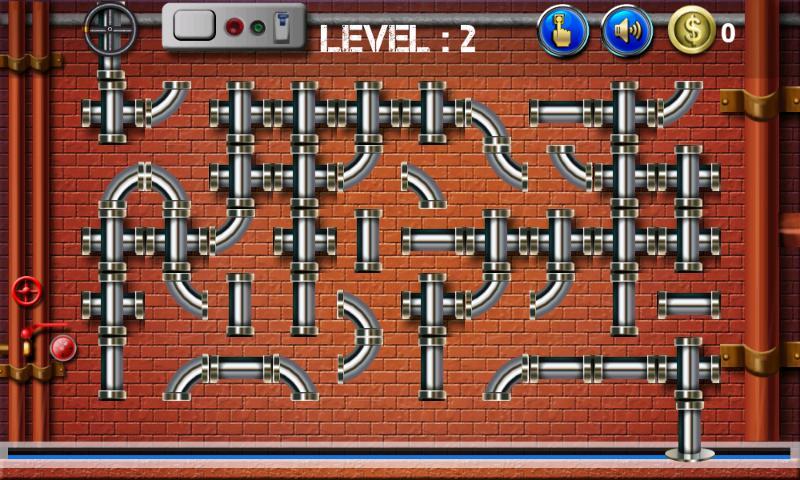Rotate the pipe tile joined to the drain outlet
This screenshot has width=800, height=480.
(x=688, y=368)
